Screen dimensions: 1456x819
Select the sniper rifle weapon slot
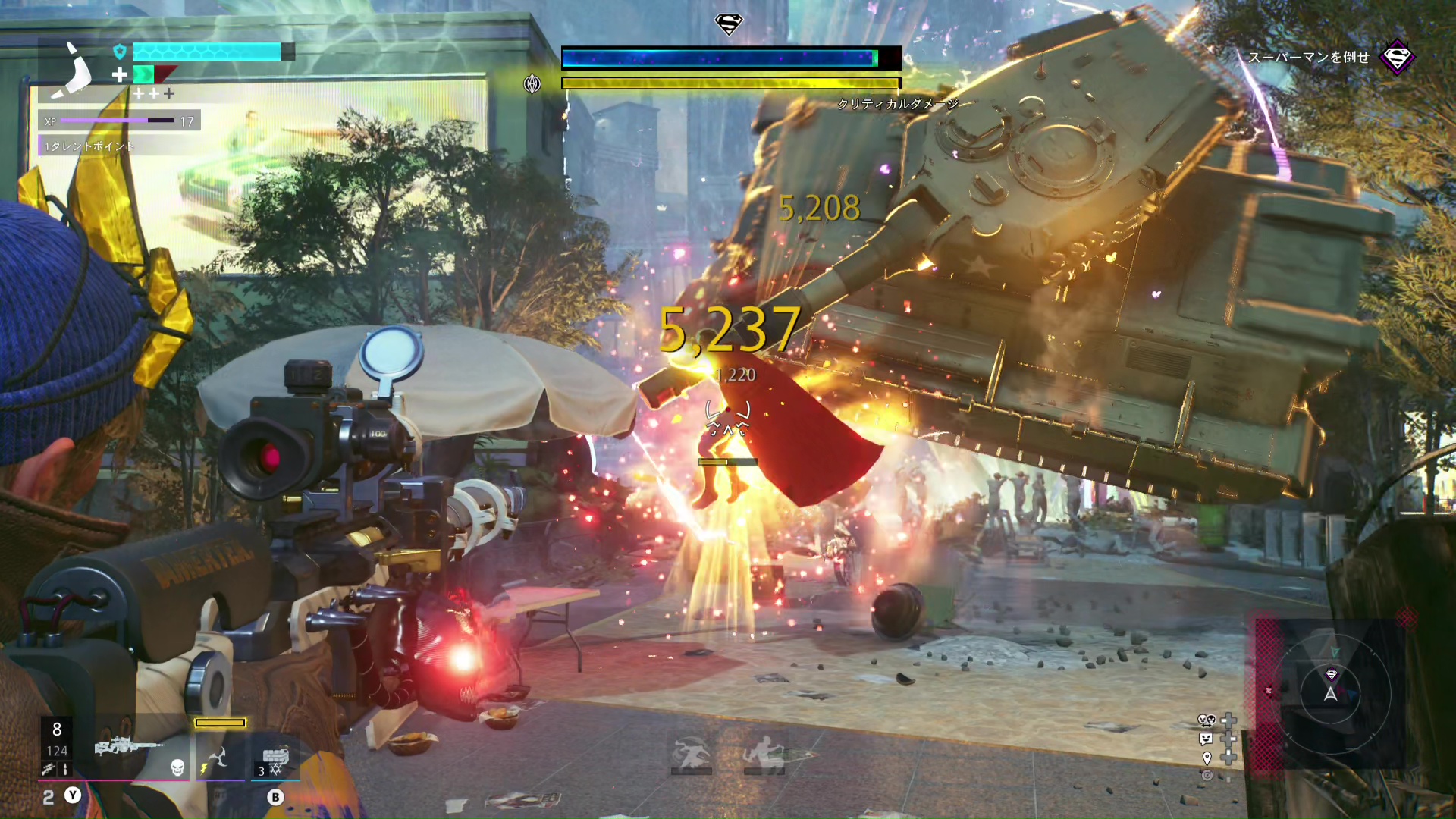(125, 747)
